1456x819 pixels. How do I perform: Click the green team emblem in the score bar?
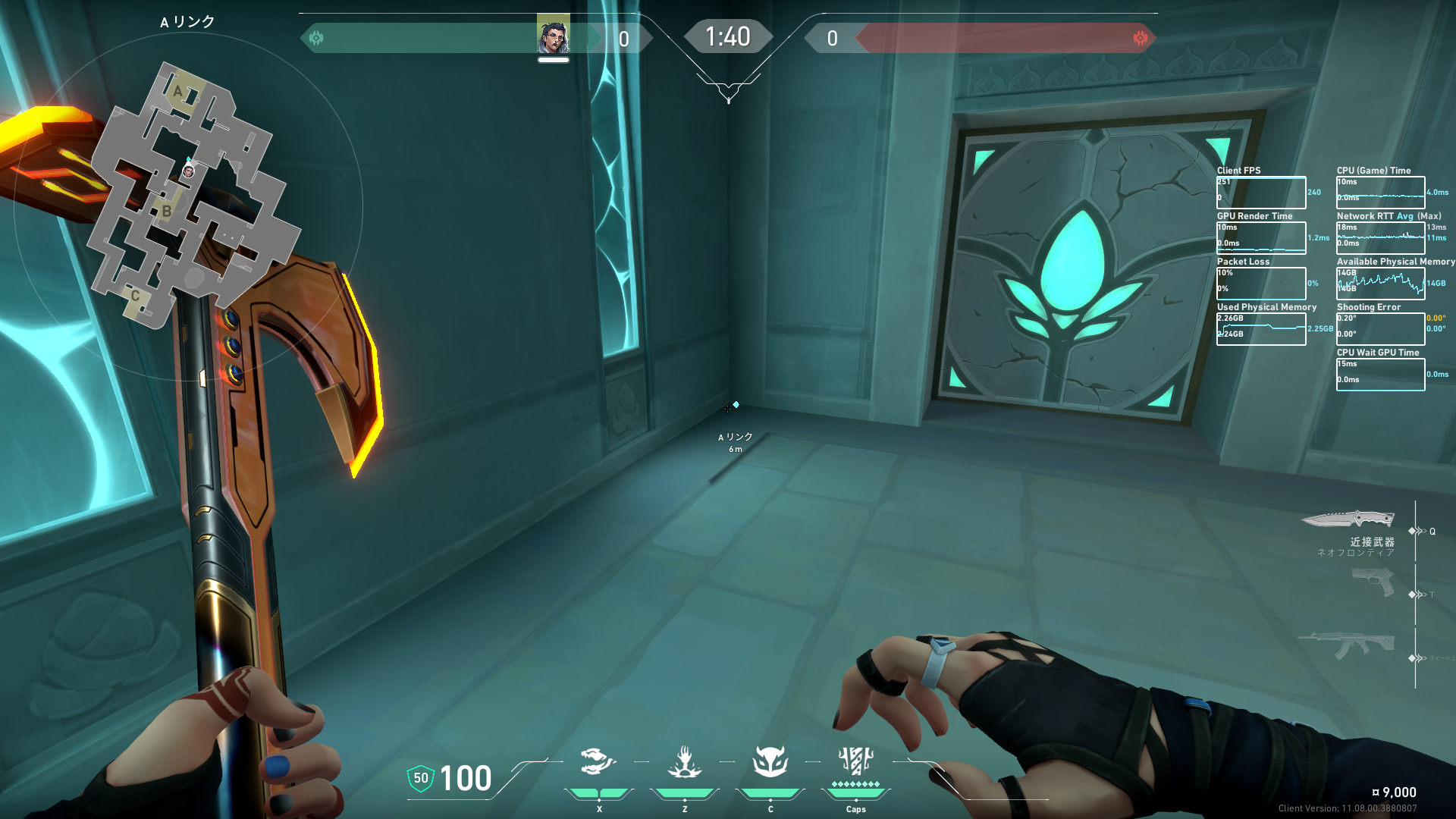316,38
